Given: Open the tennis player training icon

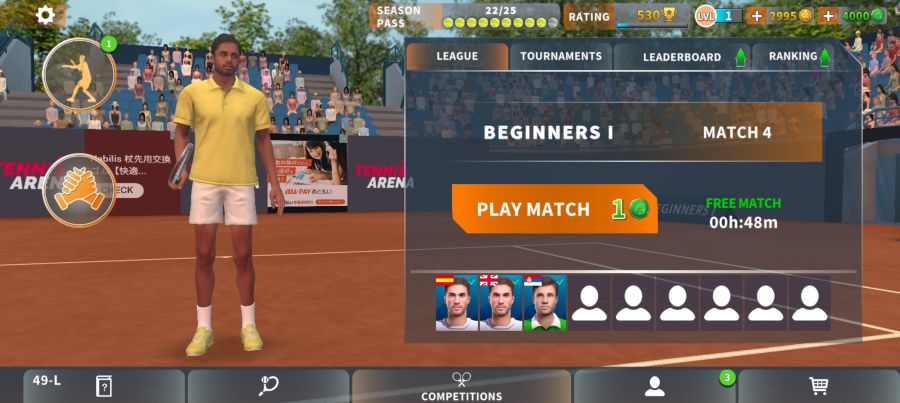Looking at the screenshot, I should (79, 74).
